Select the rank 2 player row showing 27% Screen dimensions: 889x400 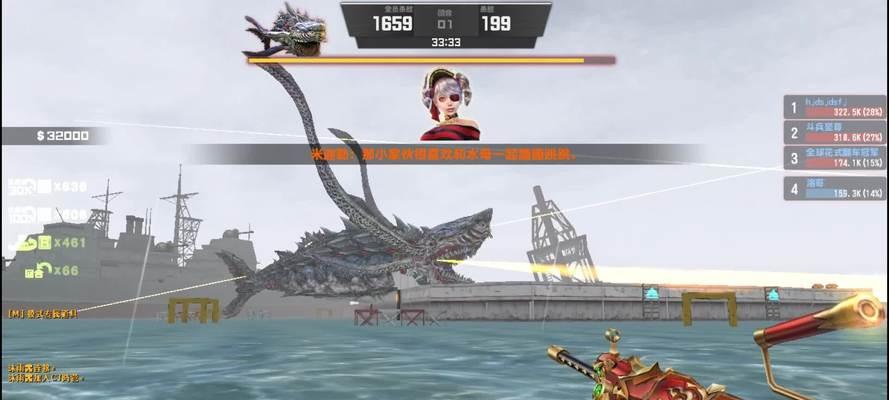pos(835,132)
